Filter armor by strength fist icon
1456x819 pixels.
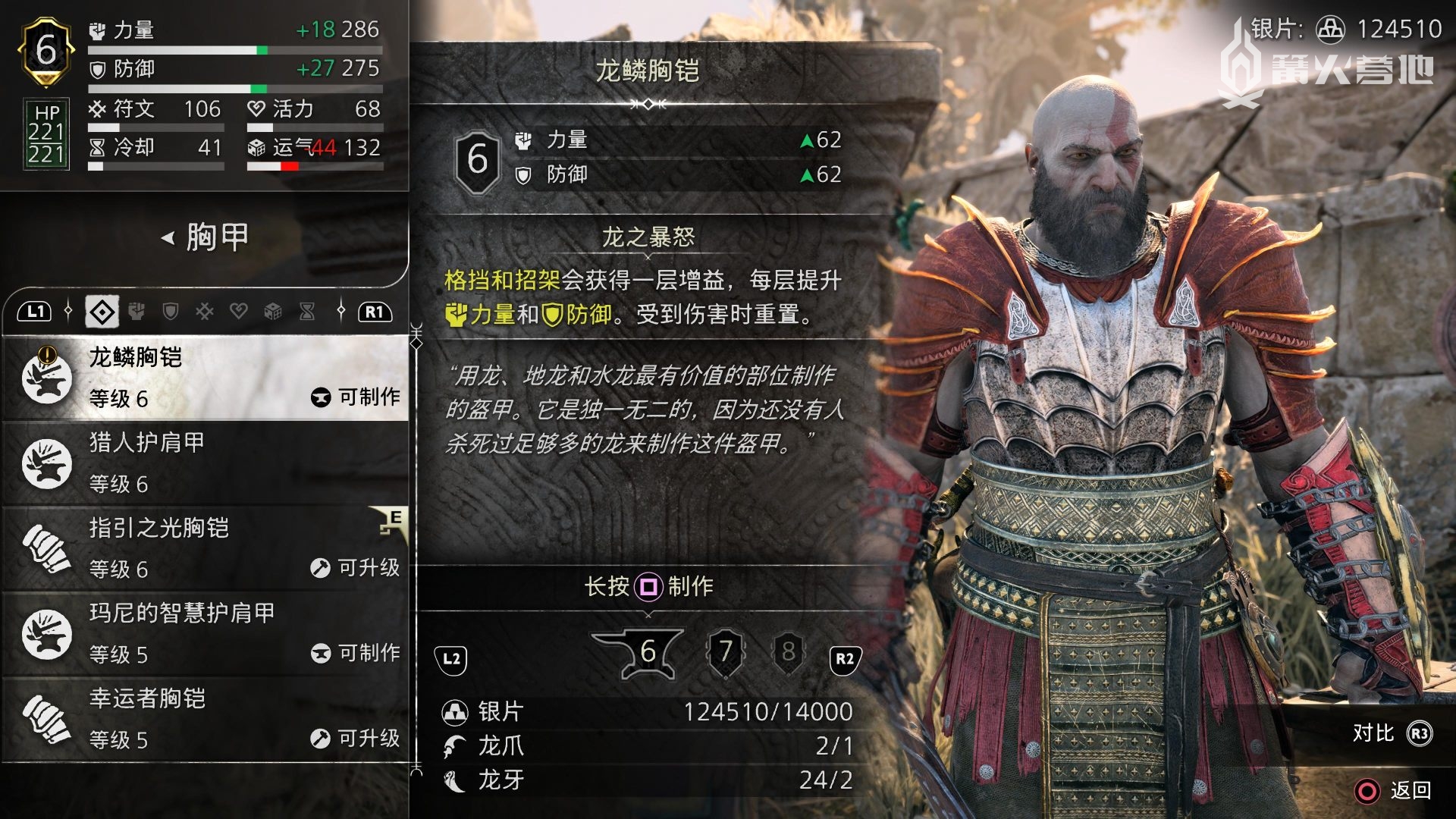click(136, 312)
